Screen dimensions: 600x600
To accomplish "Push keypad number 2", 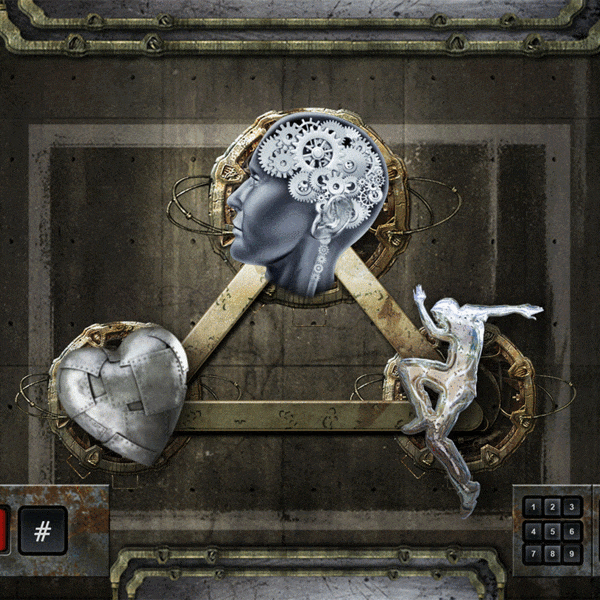I will point(552,508).
